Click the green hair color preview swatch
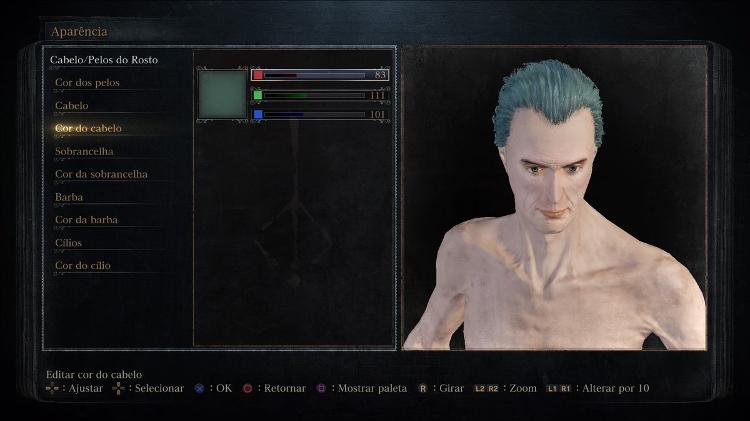Screen dimensions: 750x421 tap(222, 94)
